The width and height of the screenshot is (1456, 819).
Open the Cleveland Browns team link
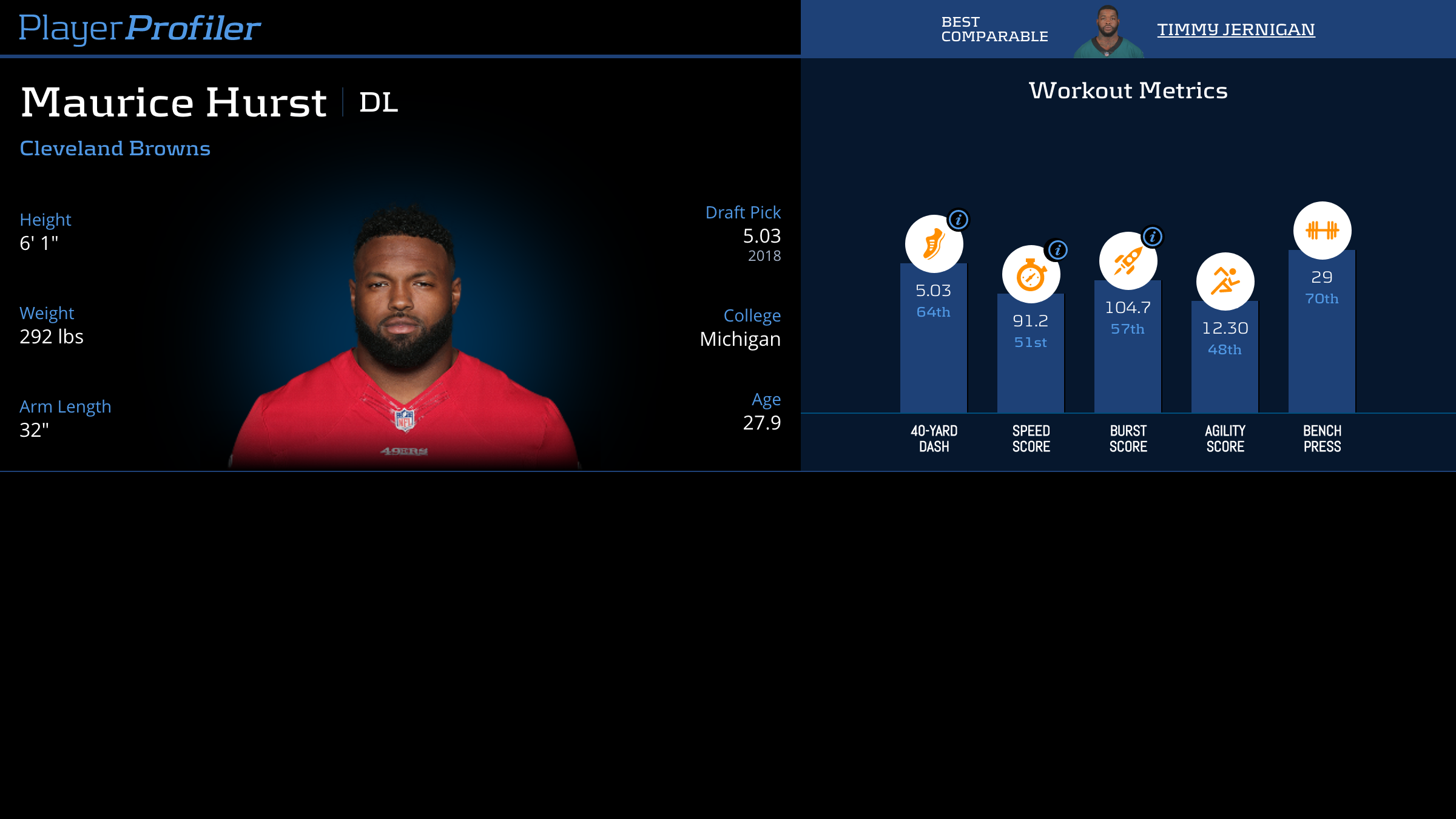point(115,149)
